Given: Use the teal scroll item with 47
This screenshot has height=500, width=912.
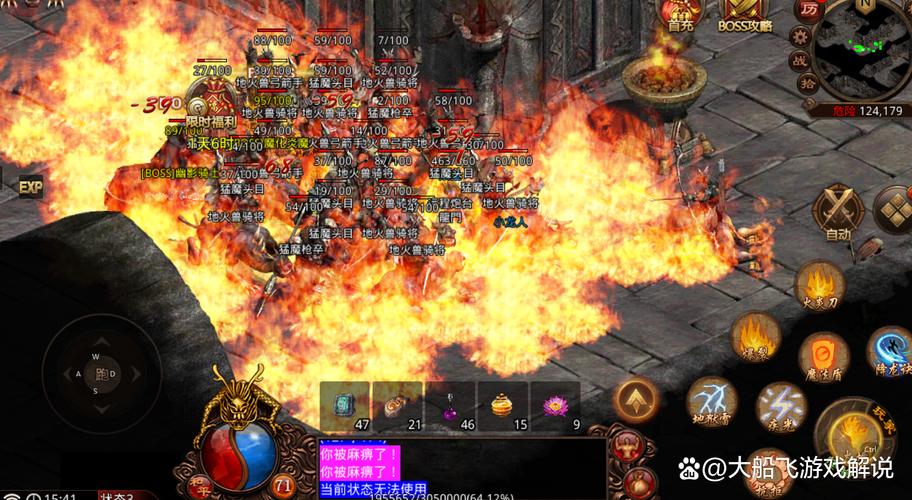Looking at the screenshot, I should pyautogui.click(x=345, y=406).
